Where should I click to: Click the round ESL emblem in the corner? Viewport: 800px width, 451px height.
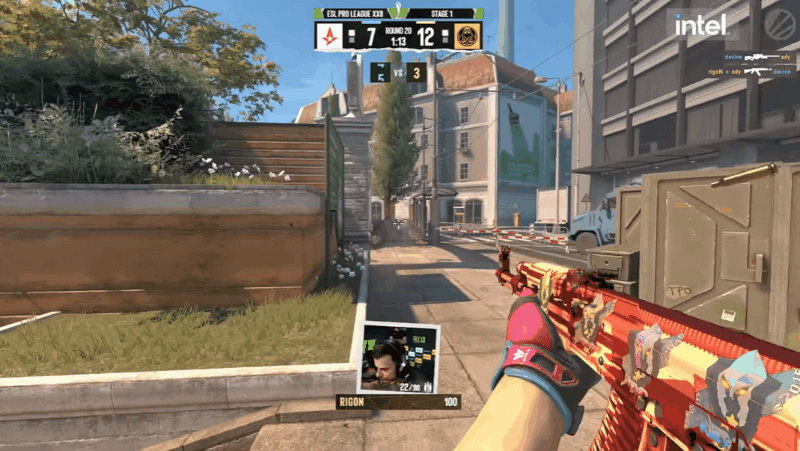779,25
